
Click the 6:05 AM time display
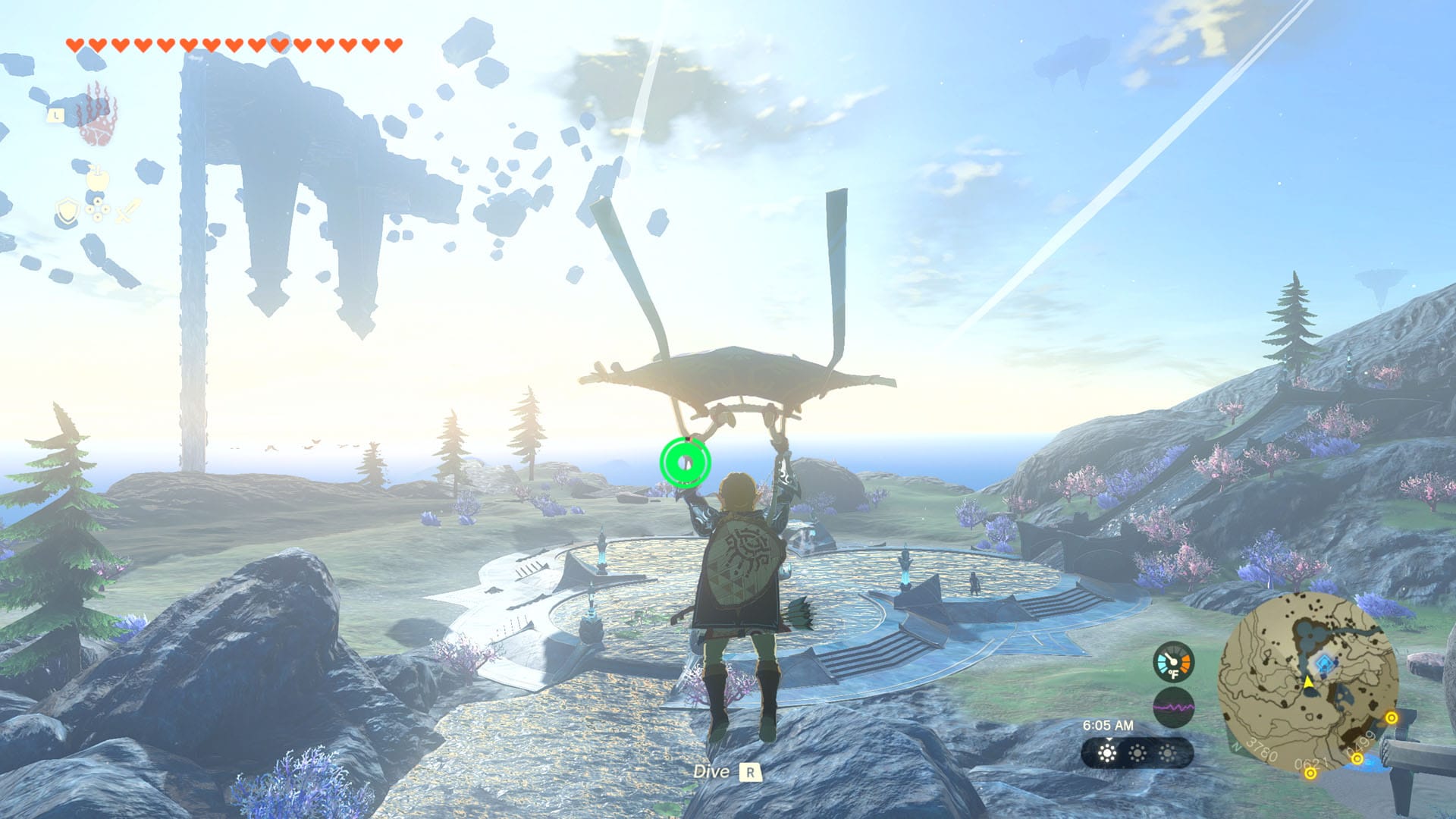(1109, 725)
